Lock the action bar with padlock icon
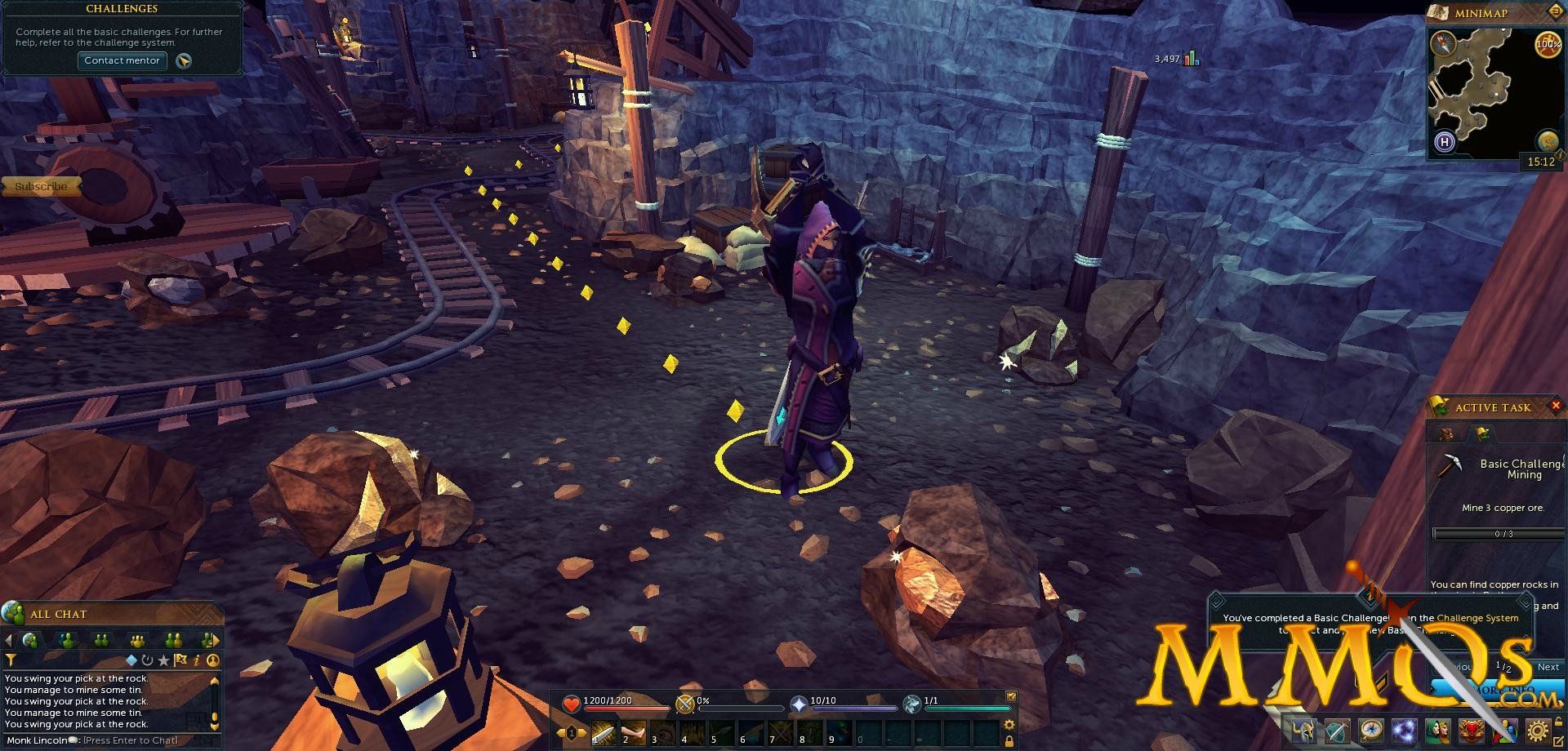Viewport: 1568px width, 751px height. [1009, 740]
